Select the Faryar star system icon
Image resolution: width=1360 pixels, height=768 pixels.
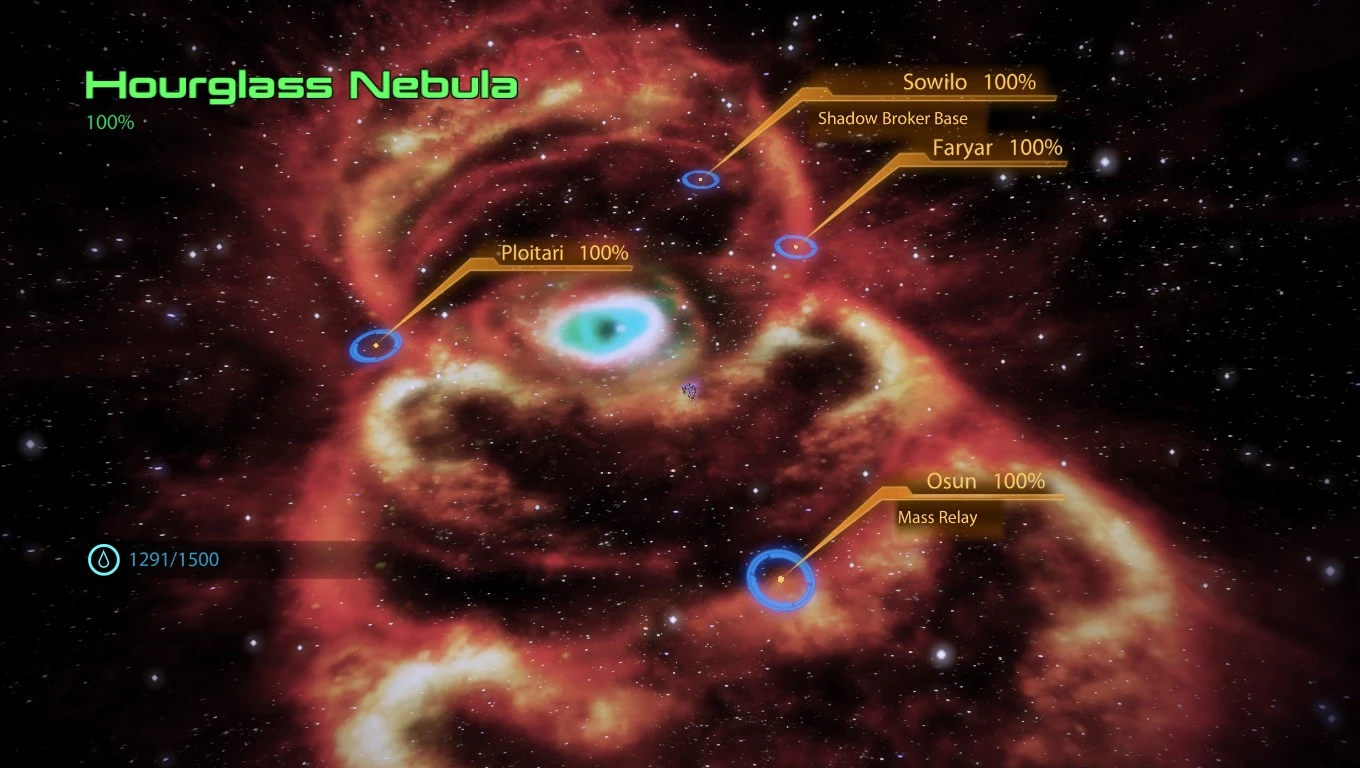coord(793,245)
